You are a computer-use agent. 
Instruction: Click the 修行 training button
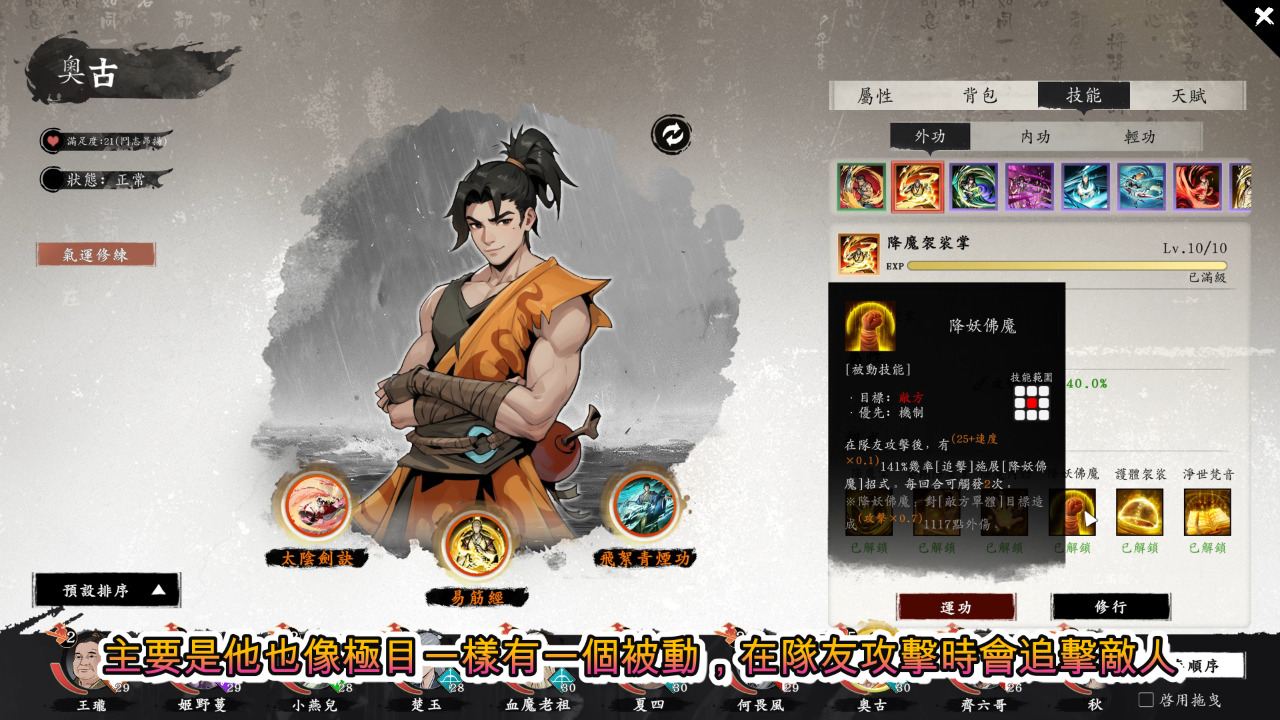1110,607
